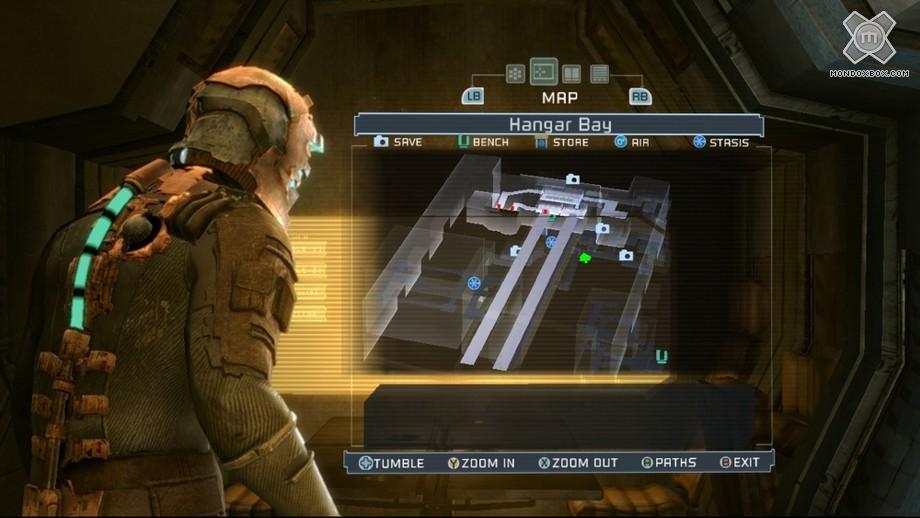The height and width of the screenshot is (518, 920).
Task: Choose the Air legend entry
Action: coord(632,142)
